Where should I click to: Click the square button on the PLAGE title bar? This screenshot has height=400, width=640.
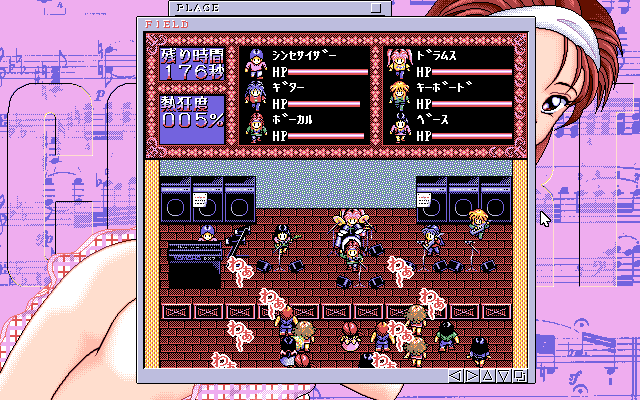tap(375, 6)
